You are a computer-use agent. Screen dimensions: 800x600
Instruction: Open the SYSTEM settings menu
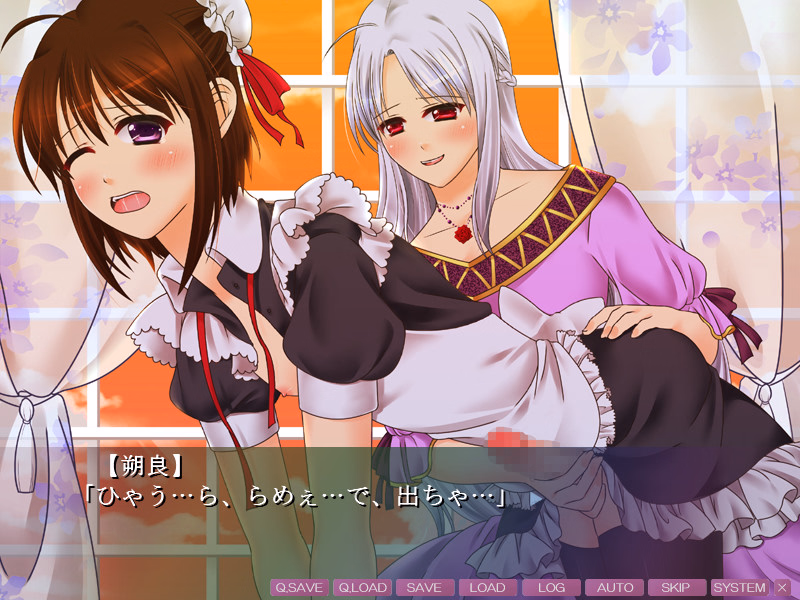click(x=740, y=588)
